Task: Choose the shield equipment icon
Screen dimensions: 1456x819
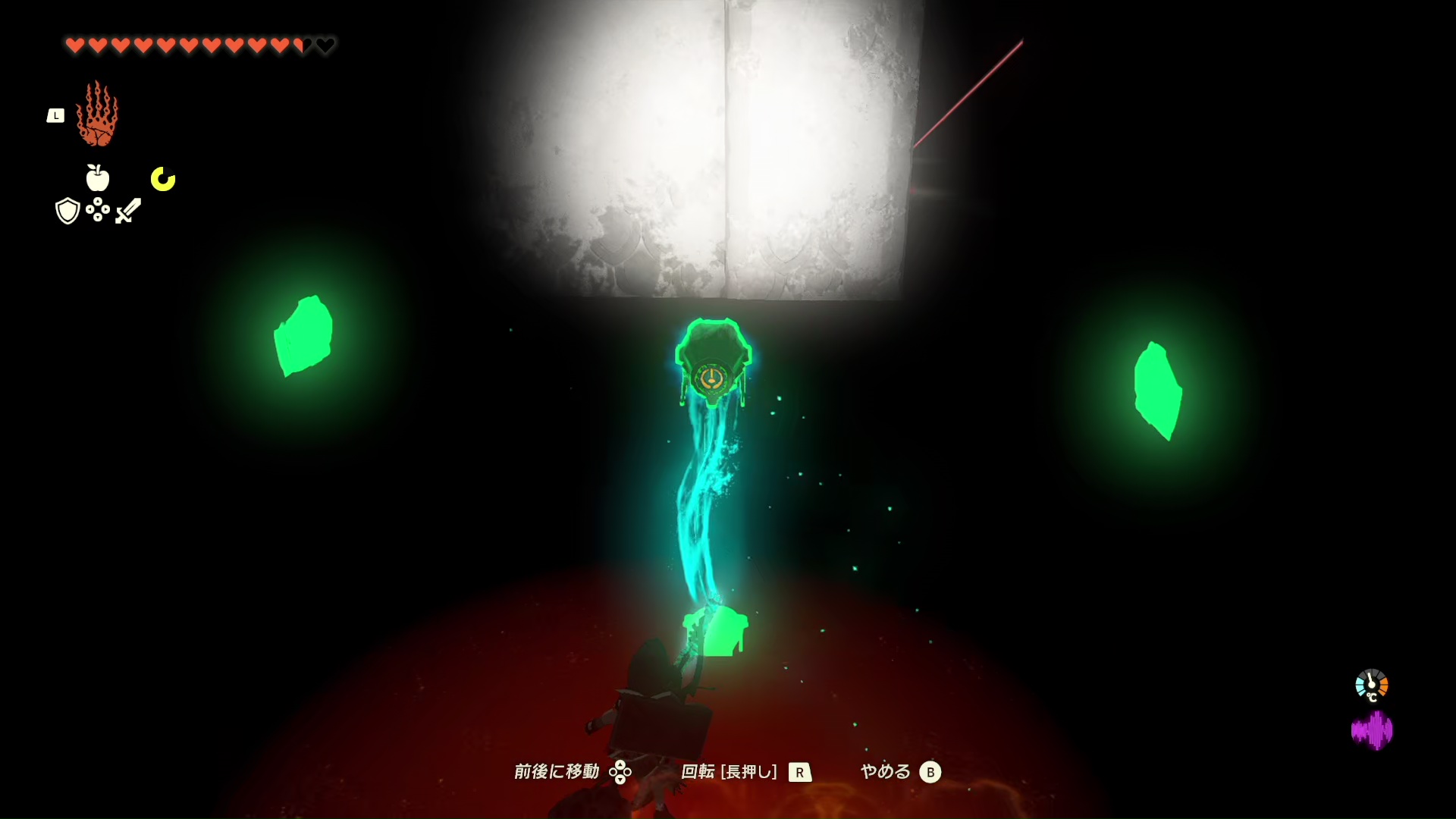Action: coord(67,211)
